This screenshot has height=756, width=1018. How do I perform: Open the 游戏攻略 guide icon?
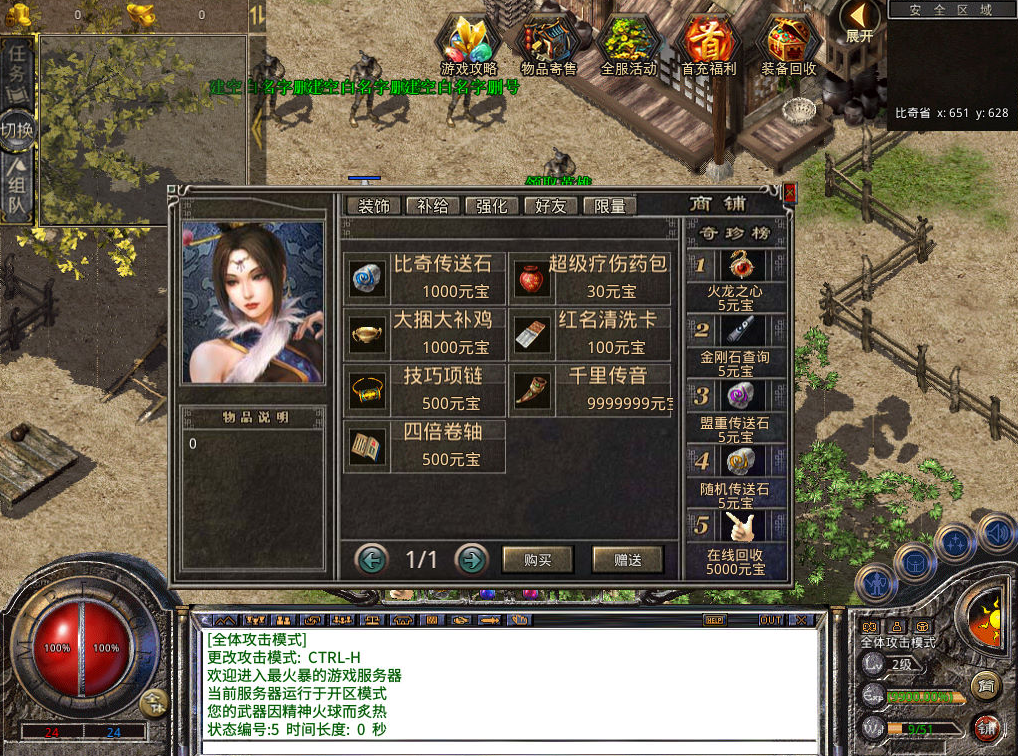tap(468, 45)
